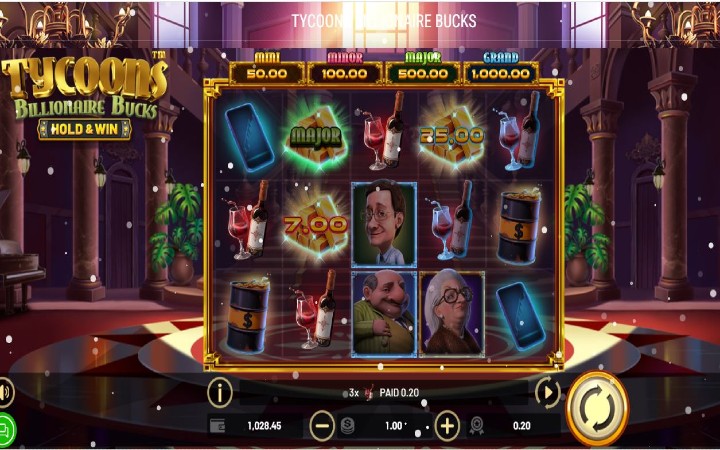The height and width of the screenshot is (450, 720).
Task: Toggle the sound speaker icon
Action: pyautogui.click(x=4, y=391)
